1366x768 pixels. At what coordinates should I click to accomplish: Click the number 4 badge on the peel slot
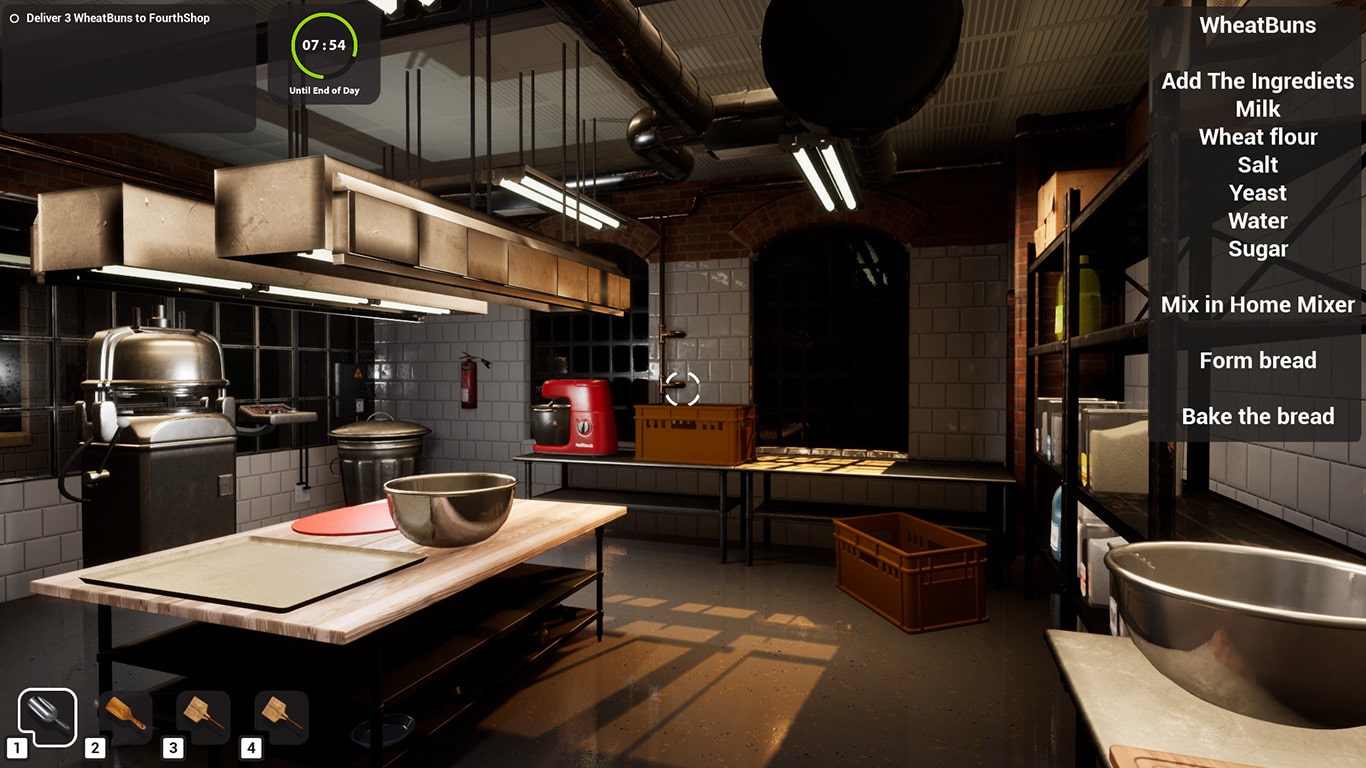click(x=251, y=747)
